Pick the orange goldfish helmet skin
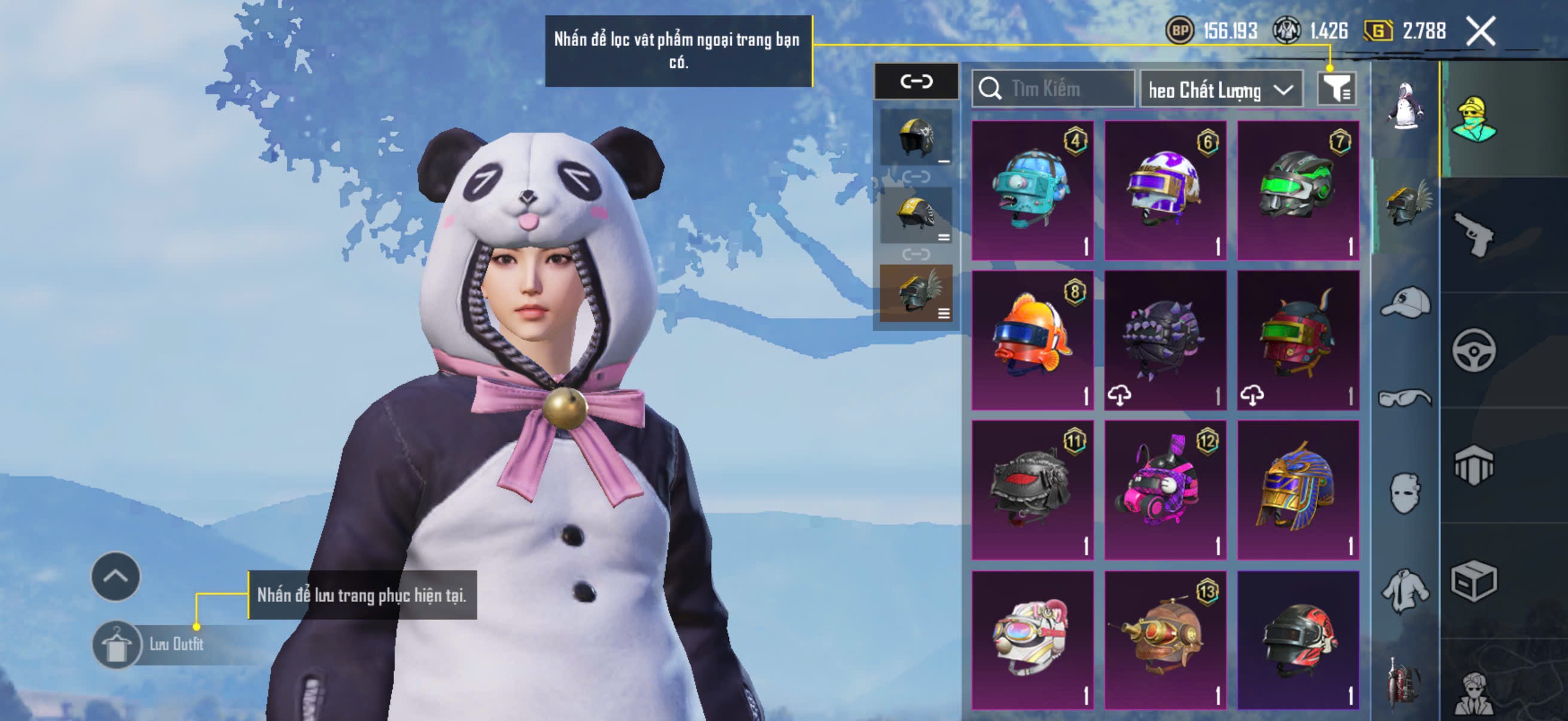Screen dimensions: 1568x721 (1032, 340)
